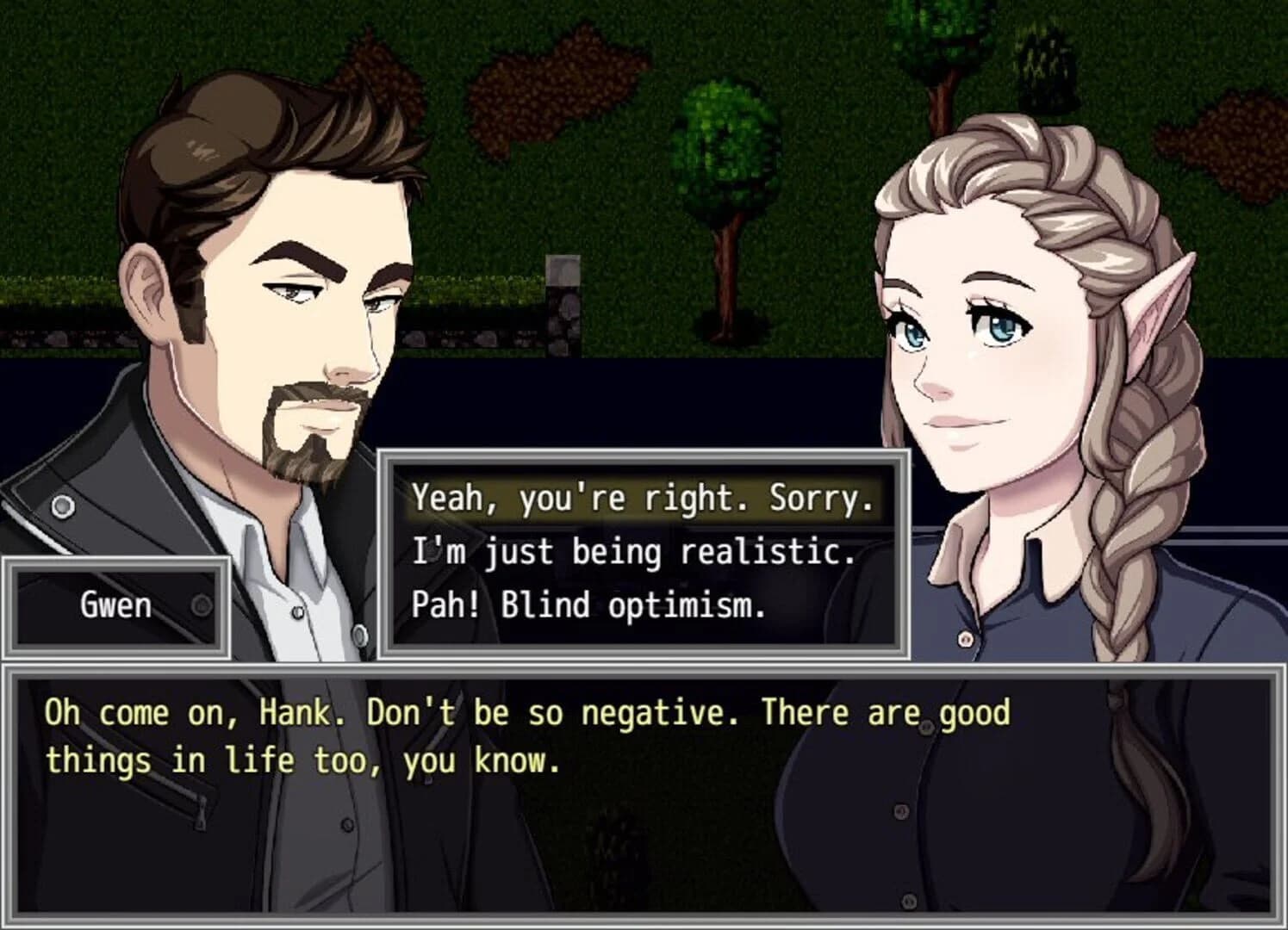Choose the option "I'm just being realistic."
The height and width of the screenshot is (930, 1288).
coord(633,552)
